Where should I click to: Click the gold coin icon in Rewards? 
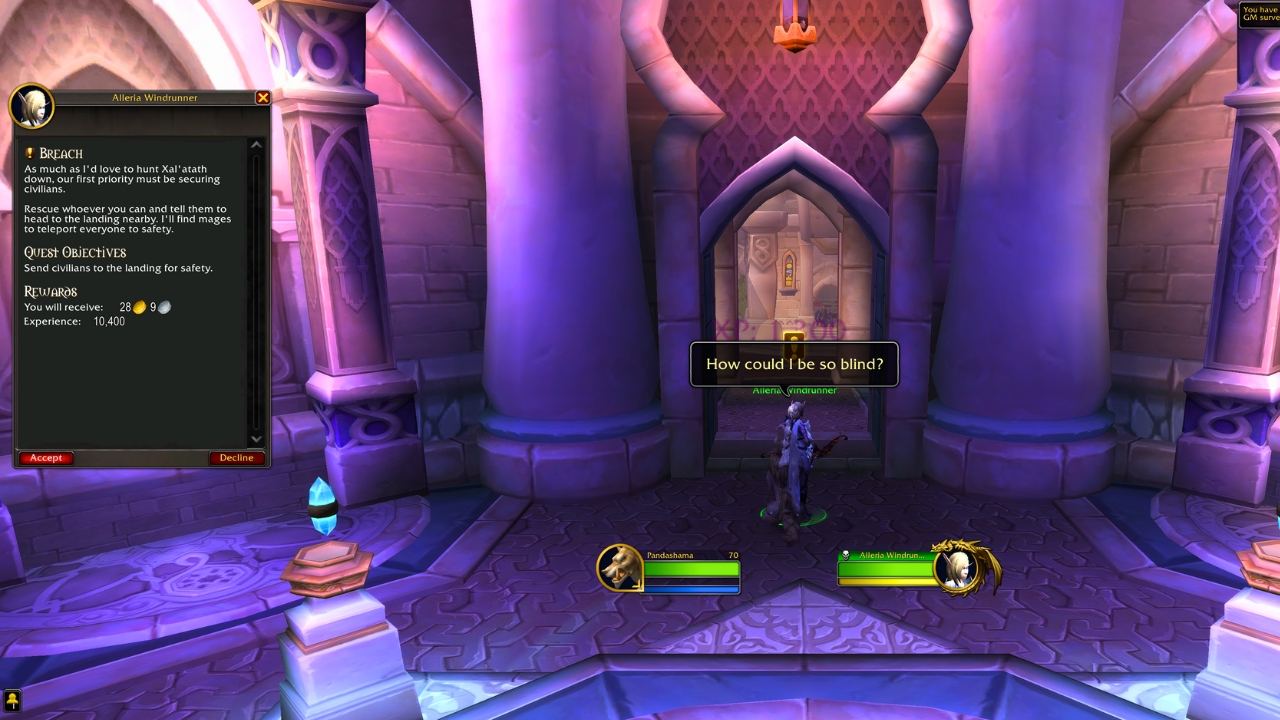point(140,306)
